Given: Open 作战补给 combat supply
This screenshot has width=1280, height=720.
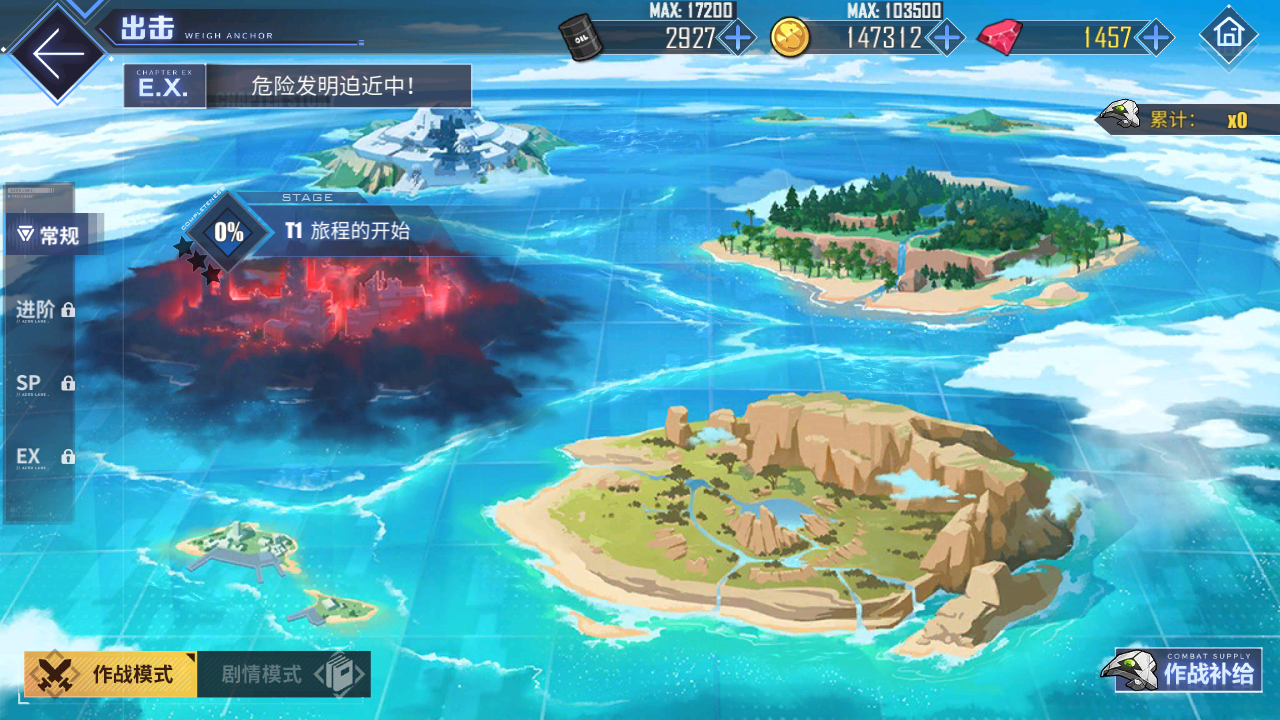Looking at the screenshot, I should tap(1185, 671).
